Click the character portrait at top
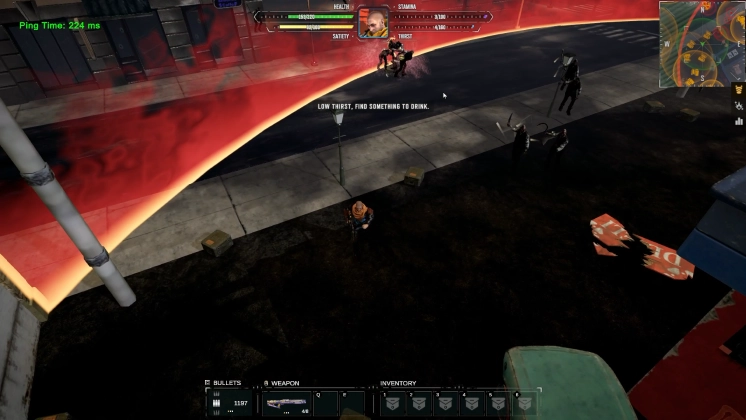This screenshot has height=420, width=746. 373,24
